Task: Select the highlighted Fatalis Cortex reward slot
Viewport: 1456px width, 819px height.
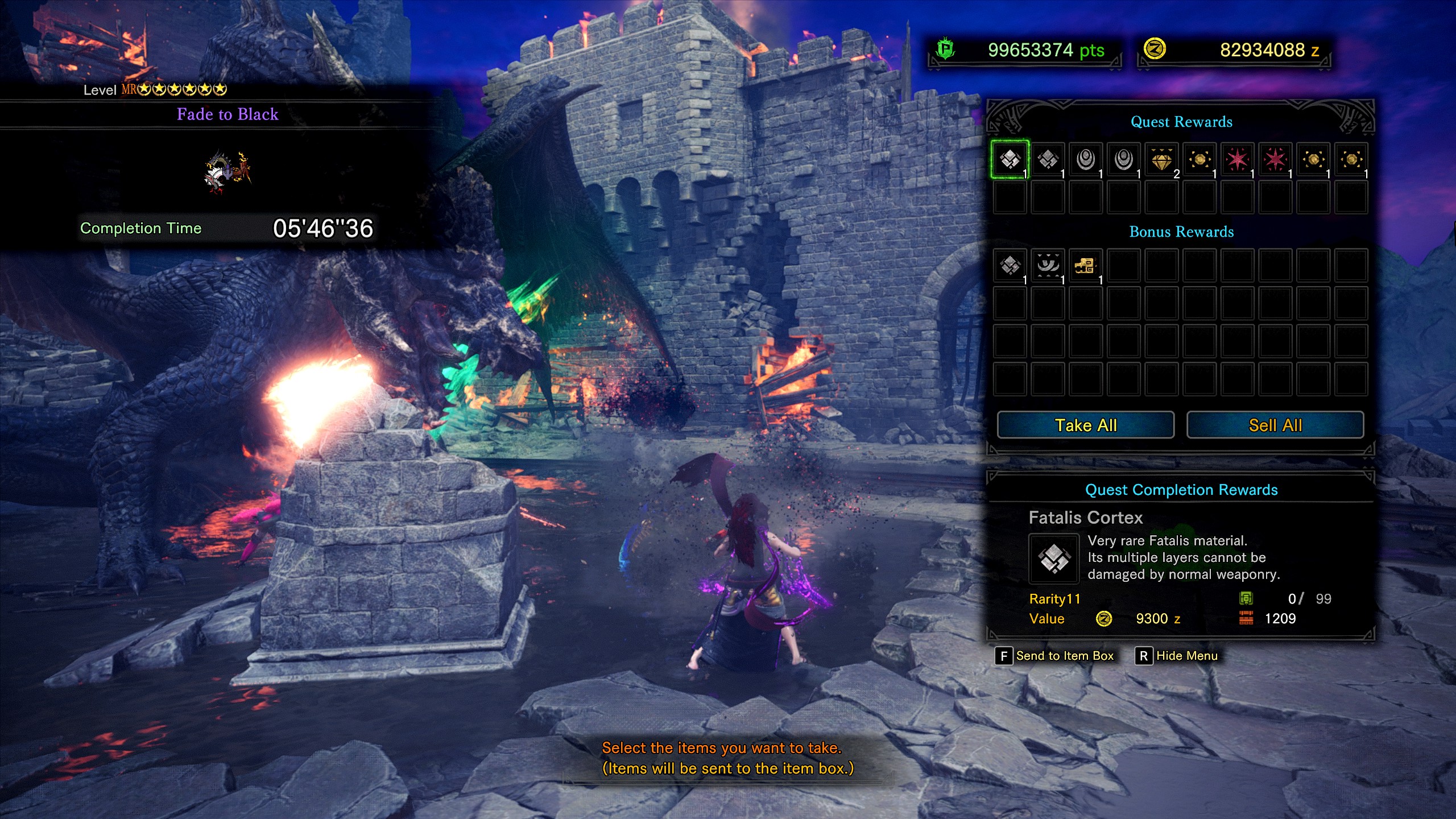Action: coord(1010,159)
